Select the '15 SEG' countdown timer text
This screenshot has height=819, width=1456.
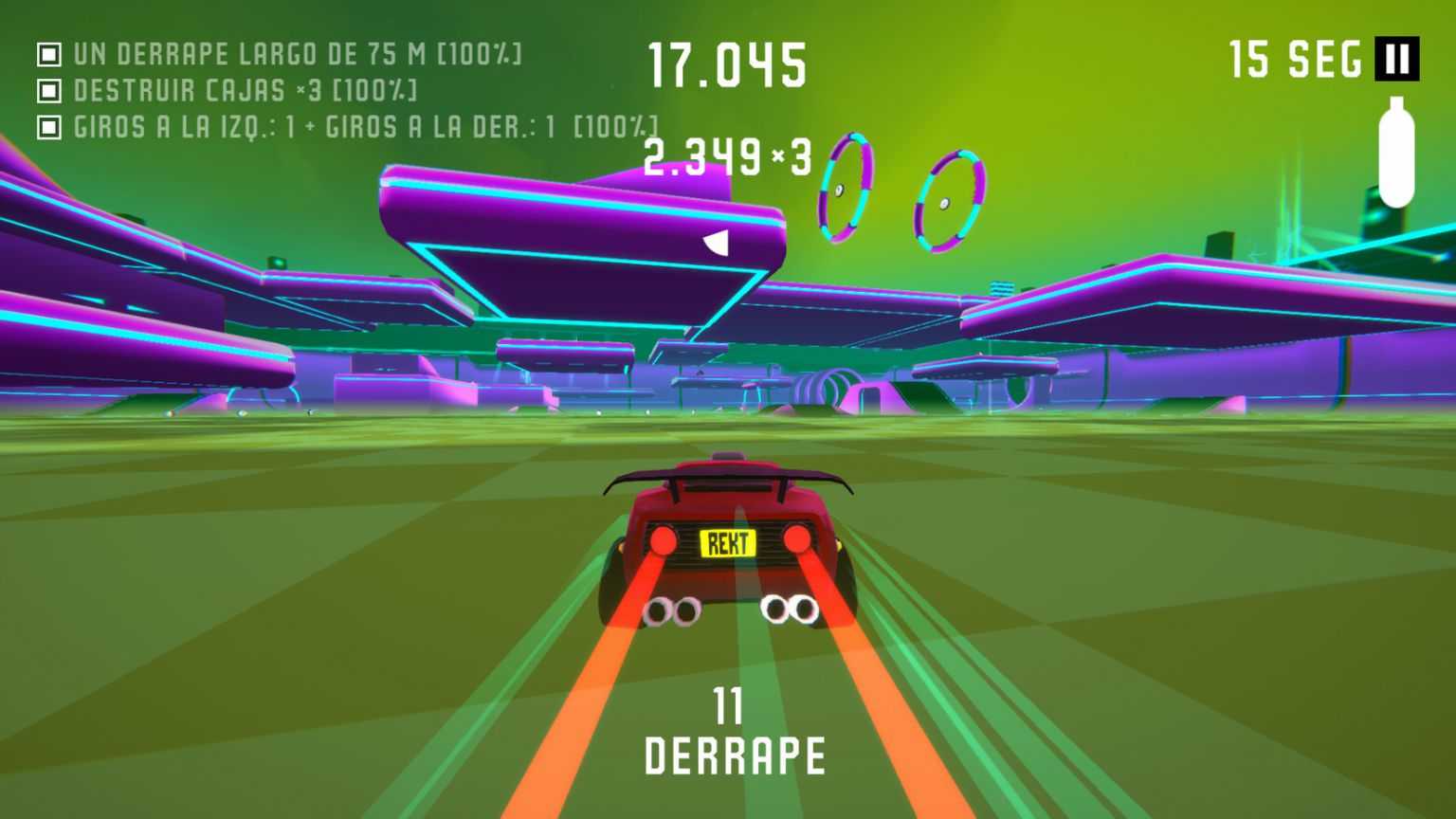[x=1294, y=59]
